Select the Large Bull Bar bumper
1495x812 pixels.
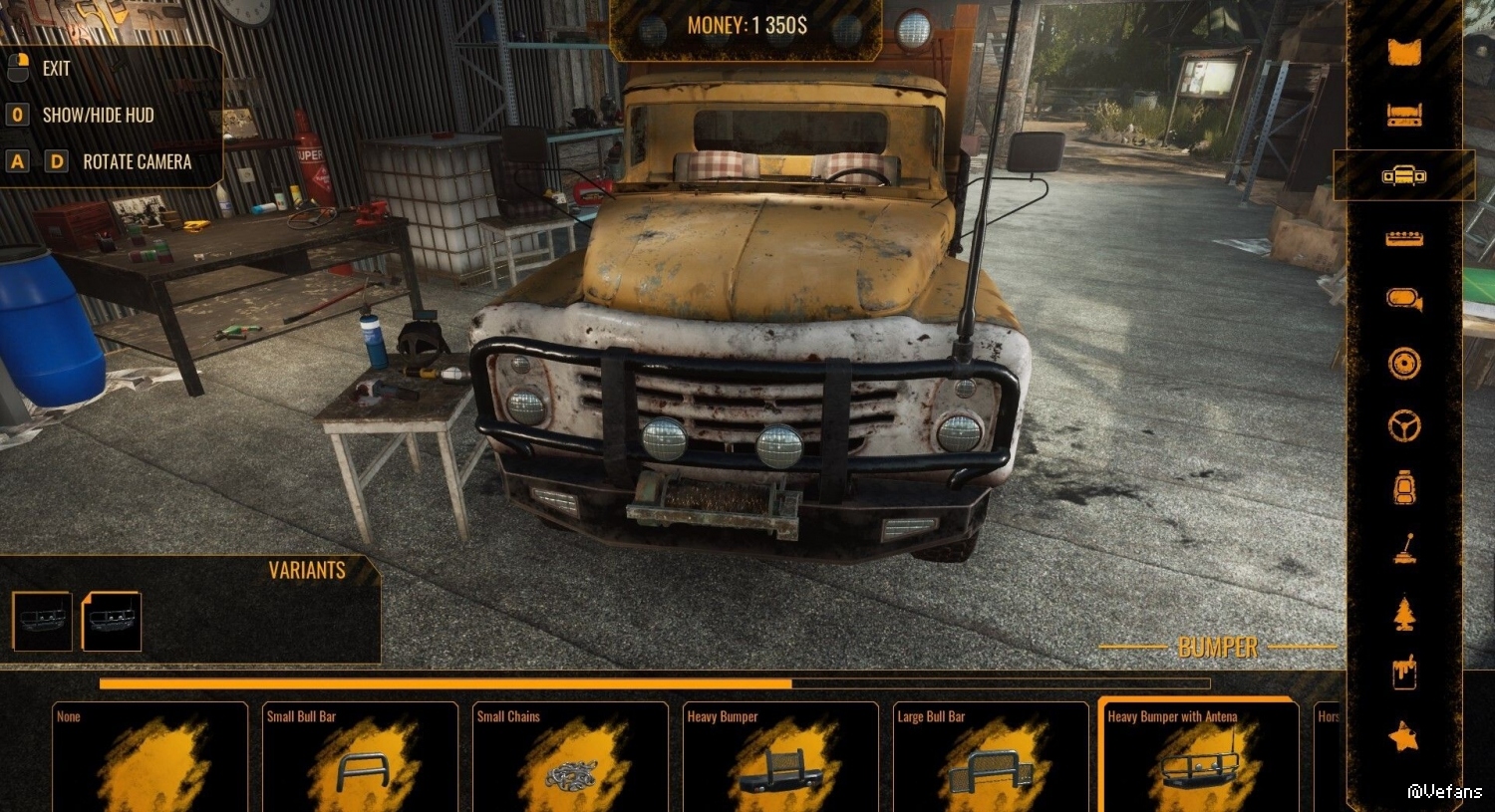pos(991,757)
